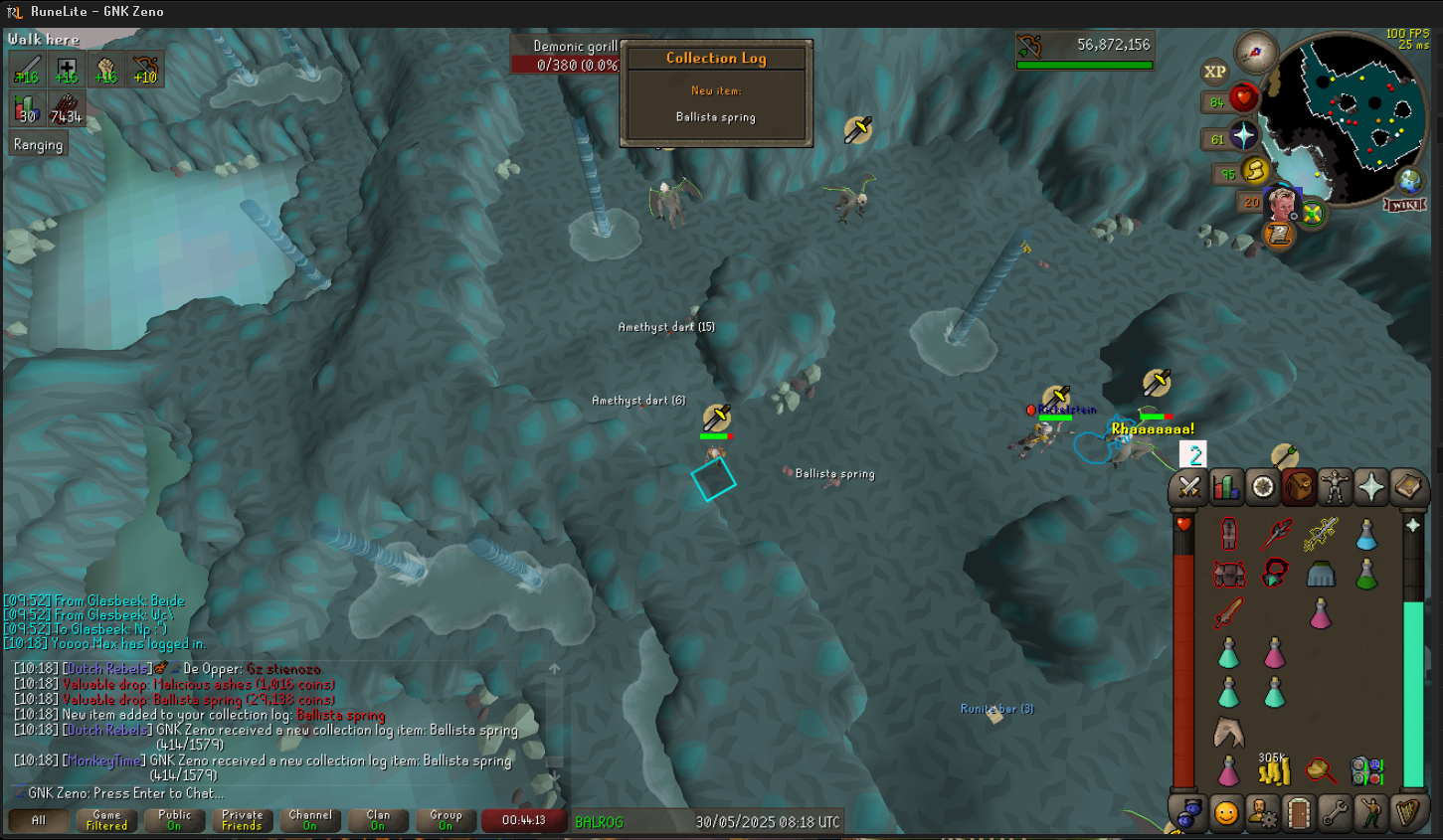
Task: Toggle the XP drops button
Action: 1214,72
